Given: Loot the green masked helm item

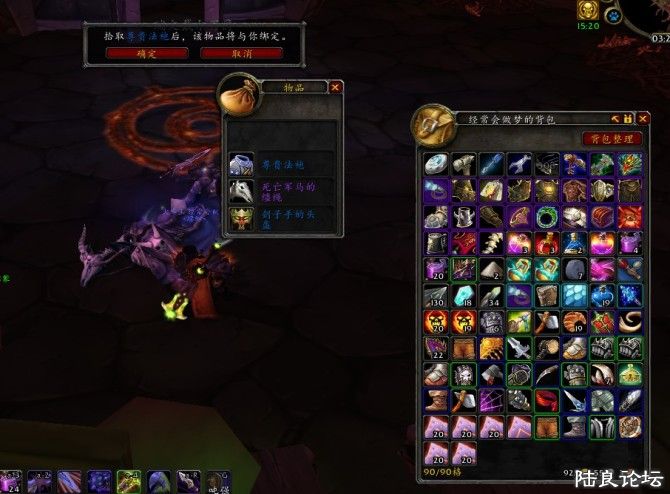Looking at the screenshot, I should (x=242, y=219).
